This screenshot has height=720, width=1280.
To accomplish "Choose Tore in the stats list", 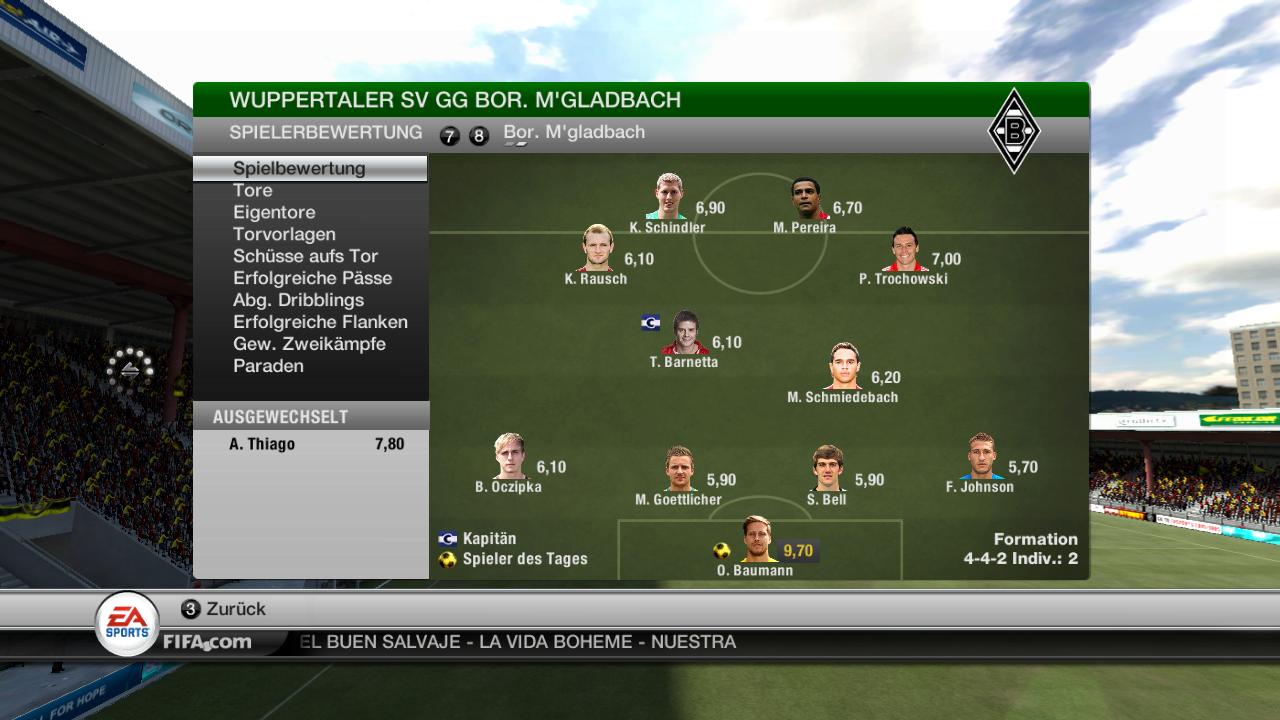I will [x=253, y=190].
